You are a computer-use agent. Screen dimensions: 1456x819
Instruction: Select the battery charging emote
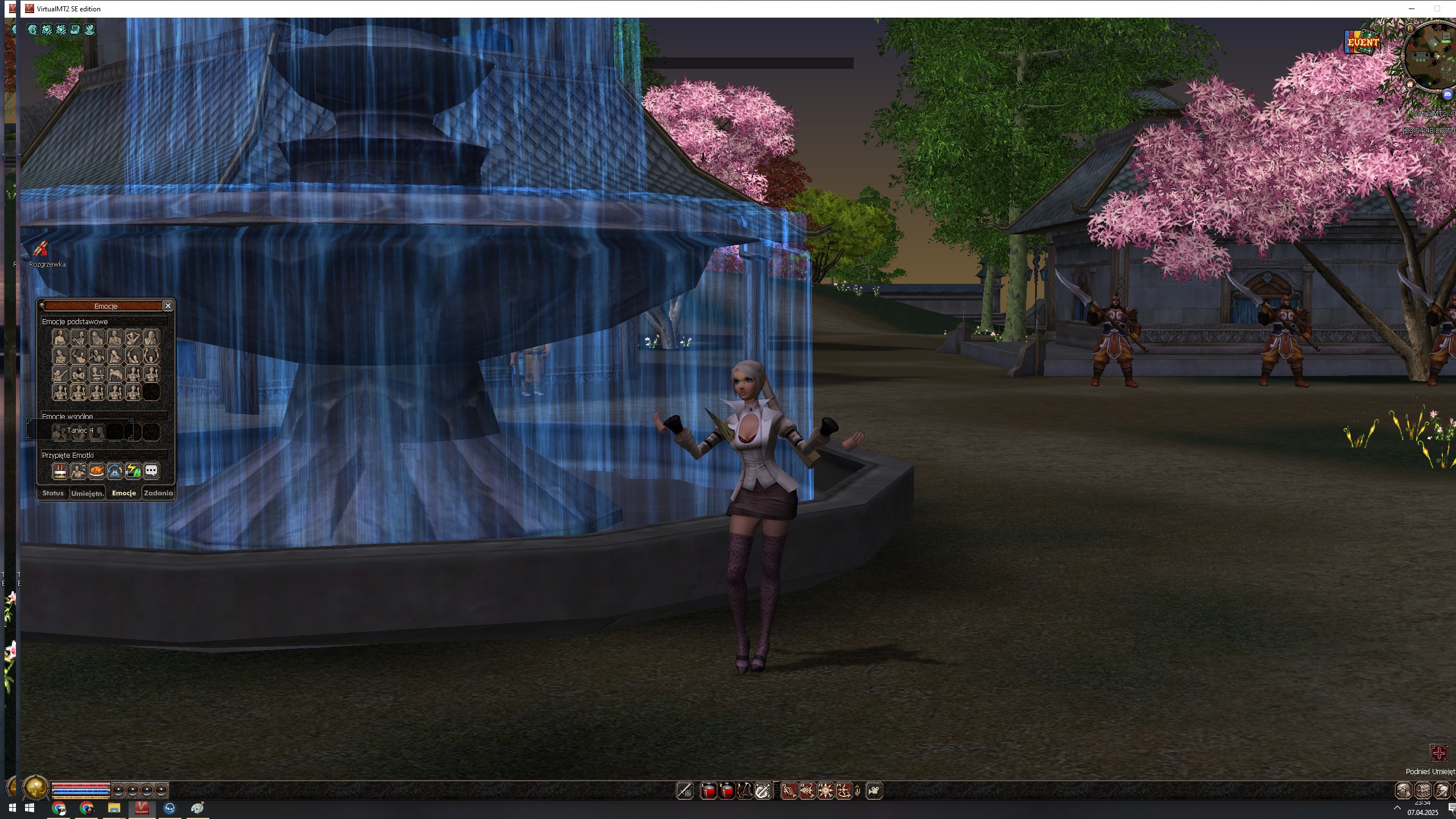coord(133,471)
